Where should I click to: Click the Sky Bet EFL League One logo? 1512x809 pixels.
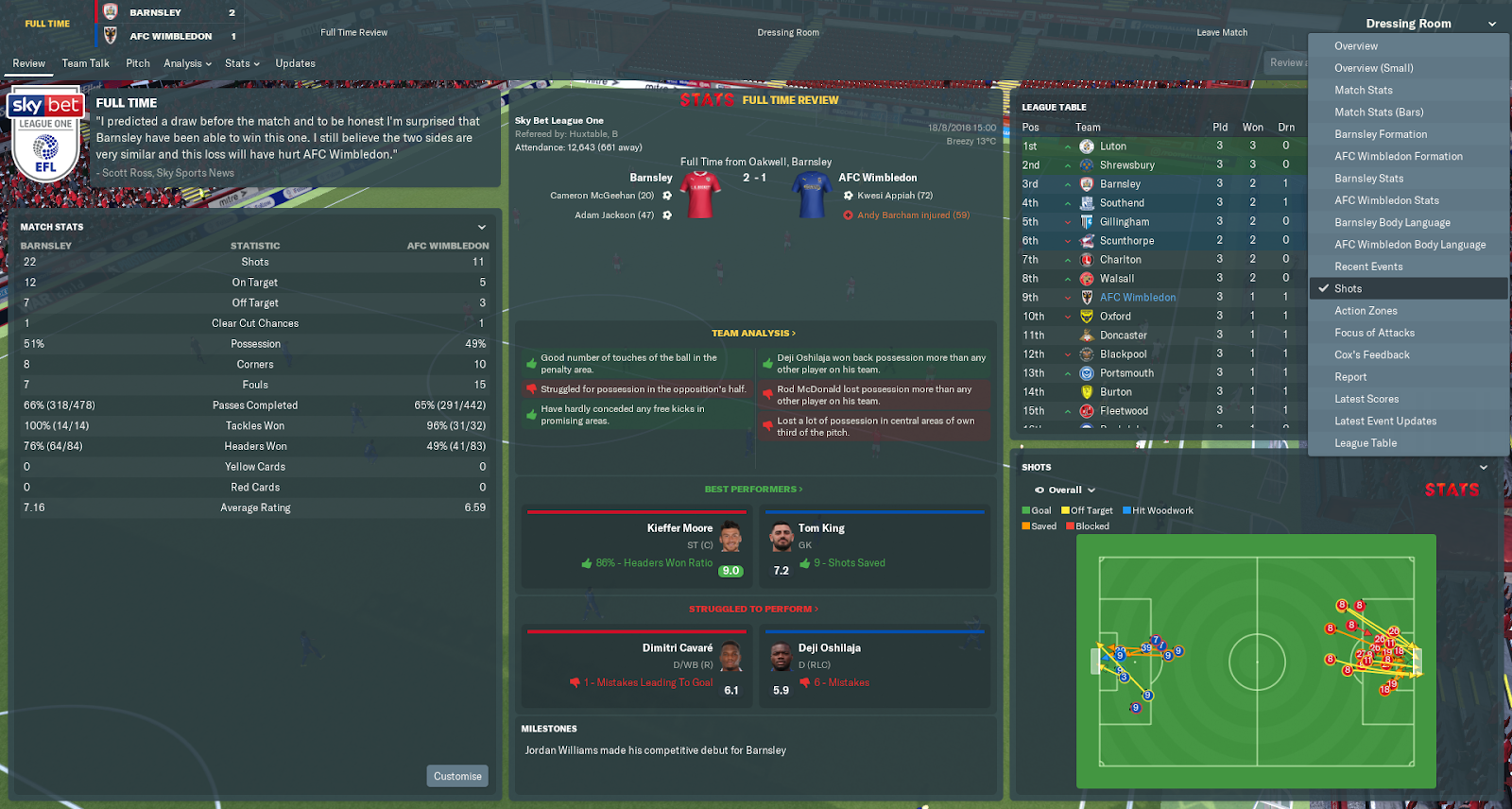(45, 135)
